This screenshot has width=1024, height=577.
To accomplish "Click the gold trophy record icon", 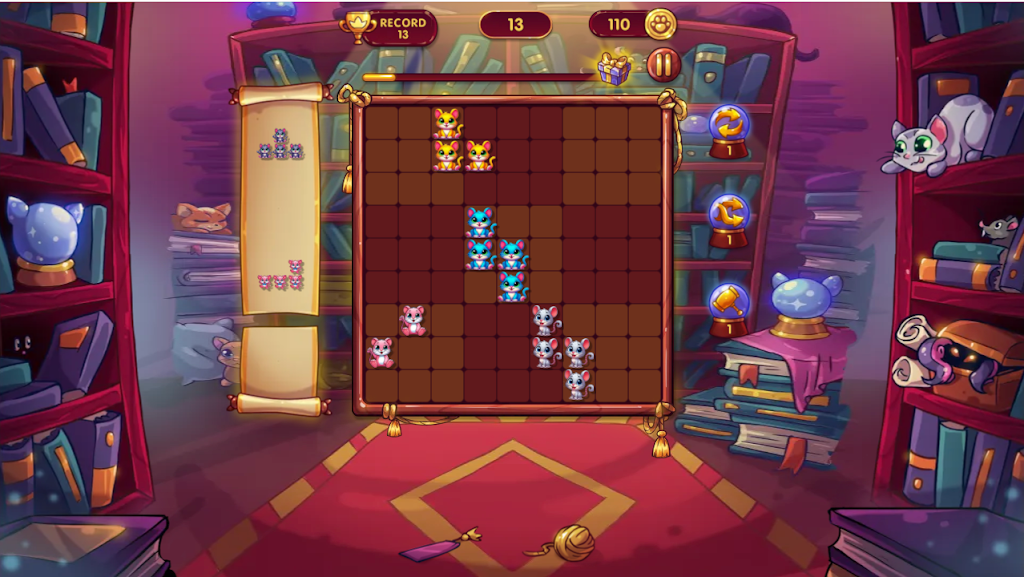I will (356, 24).
